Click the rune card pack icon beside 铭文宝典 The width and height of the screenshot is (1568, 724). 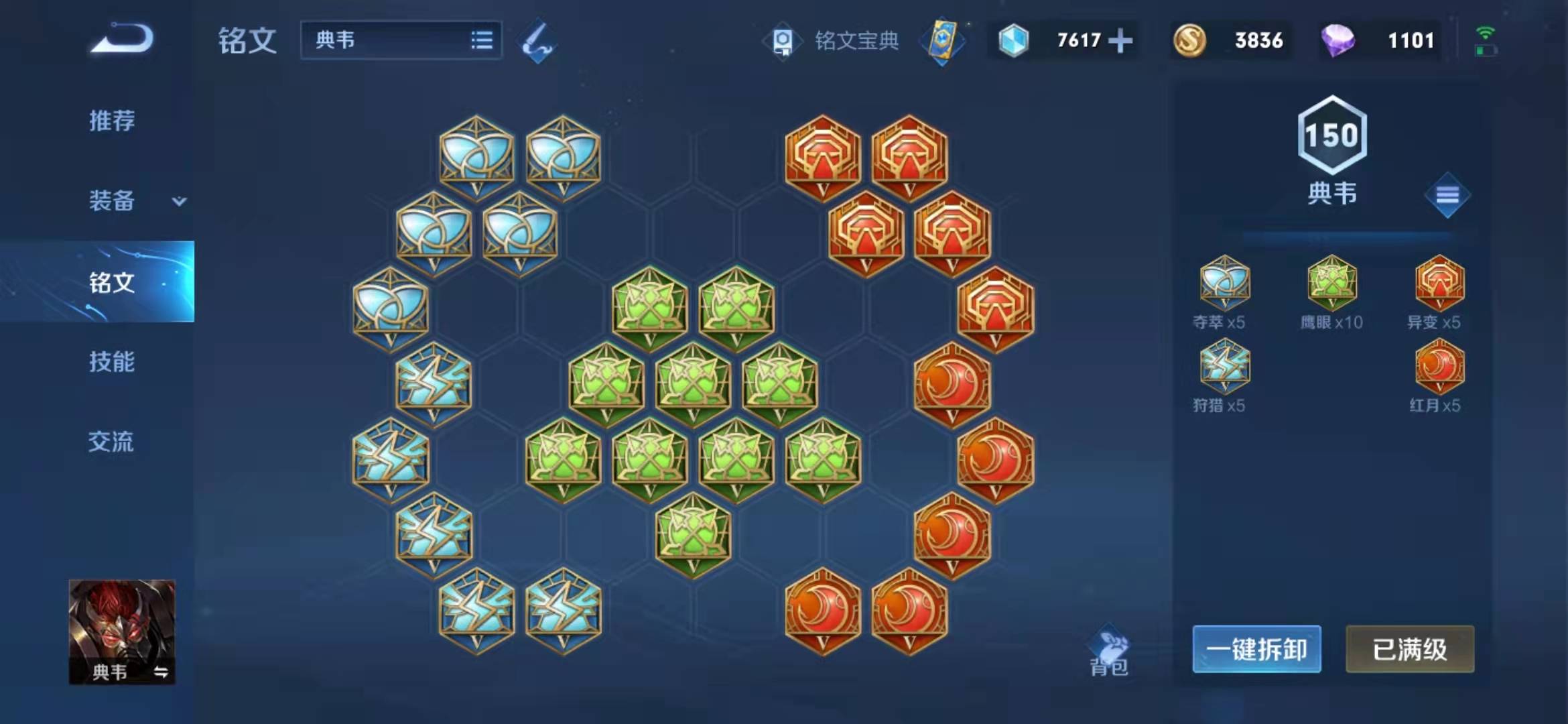click(943, 42)
